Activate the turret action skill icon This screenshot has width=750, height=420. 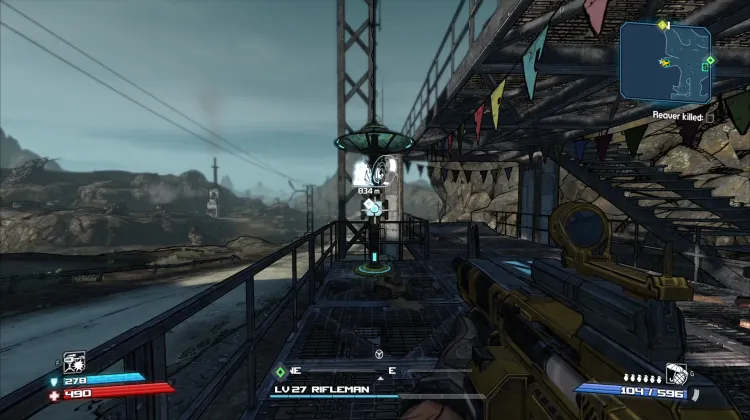(74, 361)
